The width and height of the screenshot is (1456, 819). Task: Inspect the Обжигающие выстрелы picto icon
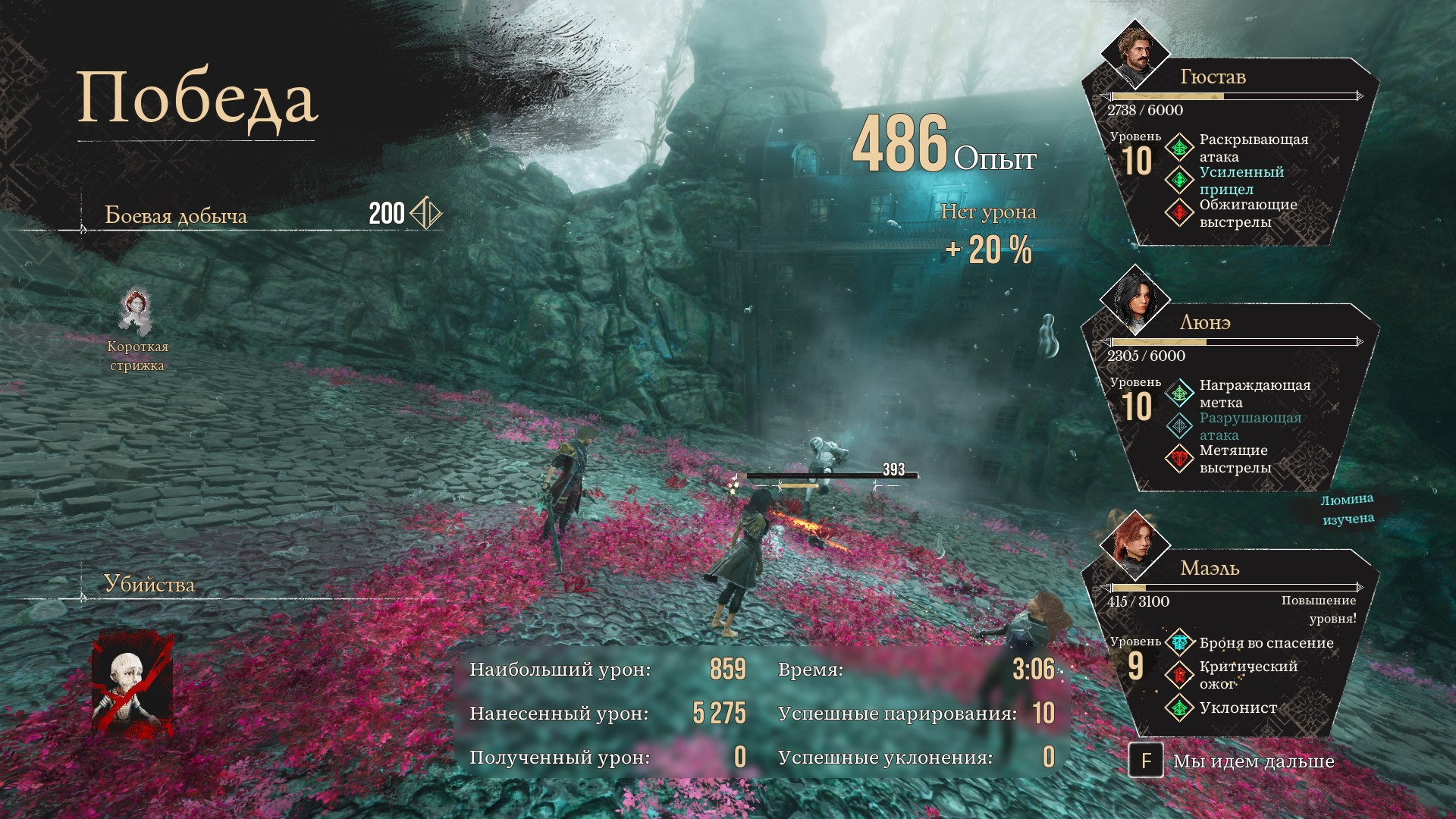tap(1180, 213)
